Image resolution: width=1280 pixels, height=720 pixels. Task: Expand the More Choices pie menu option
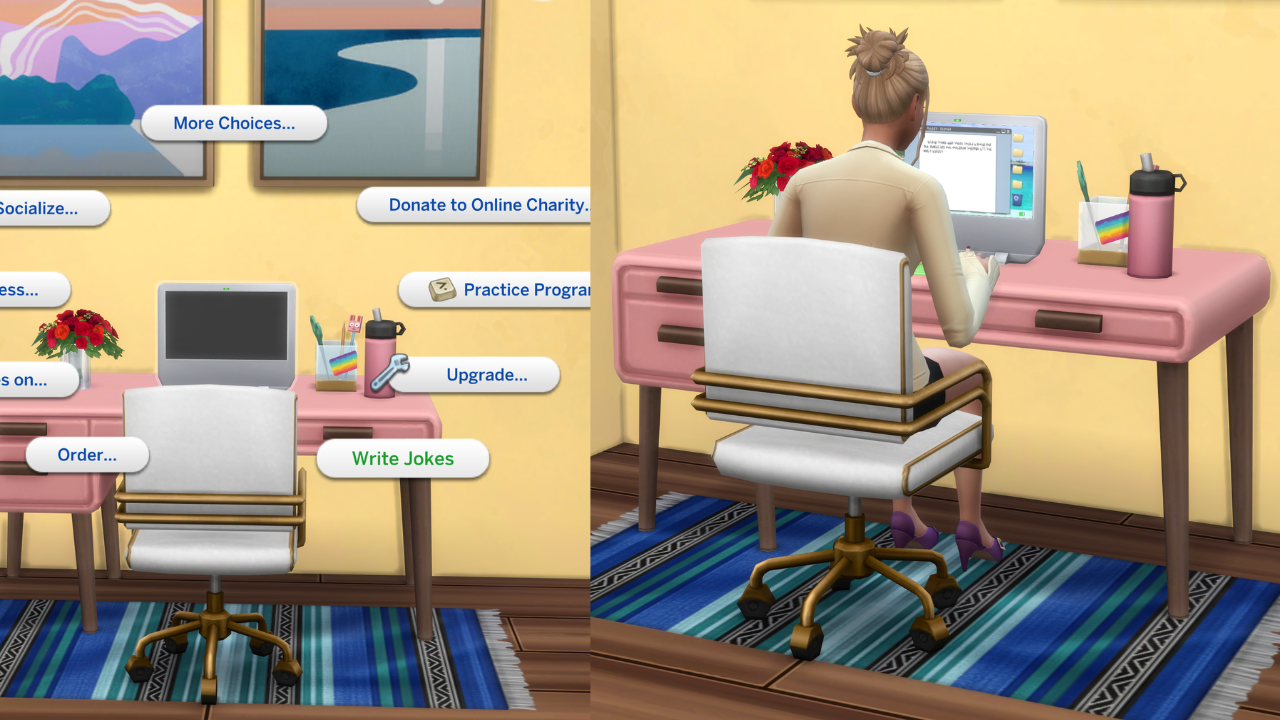(x=234, y=123)
